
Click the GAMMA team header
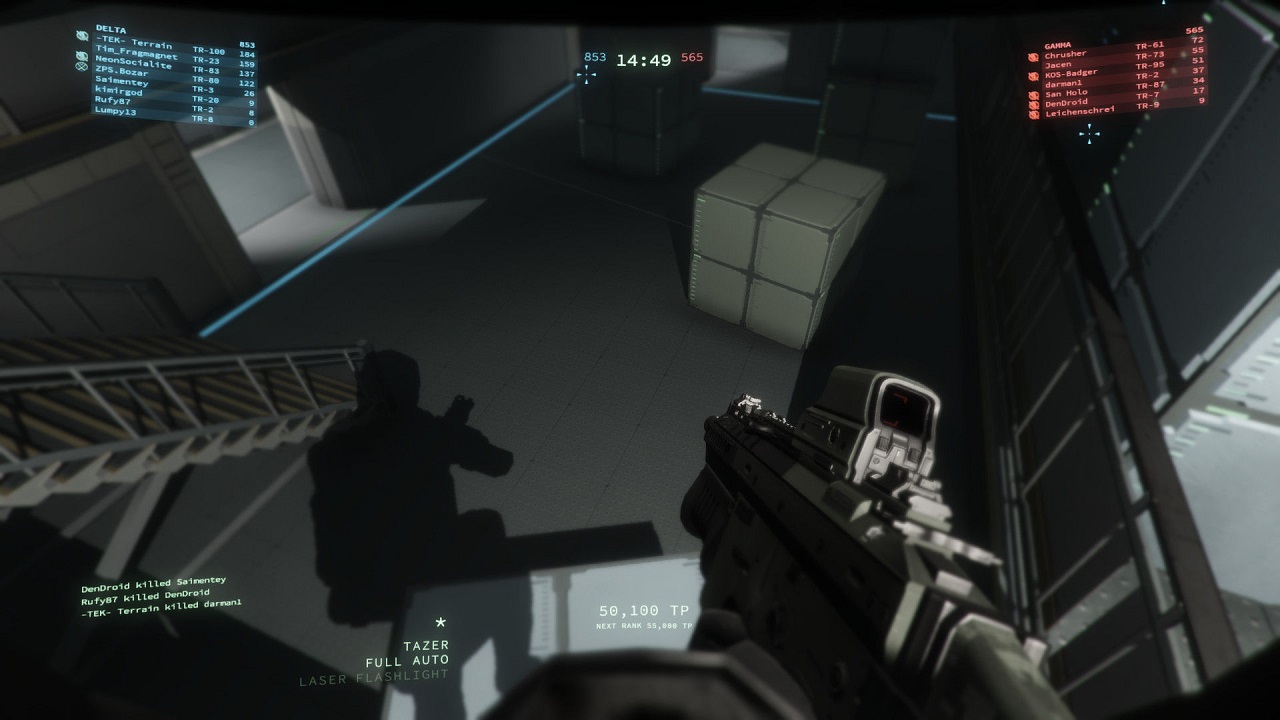click(1058, 45)
